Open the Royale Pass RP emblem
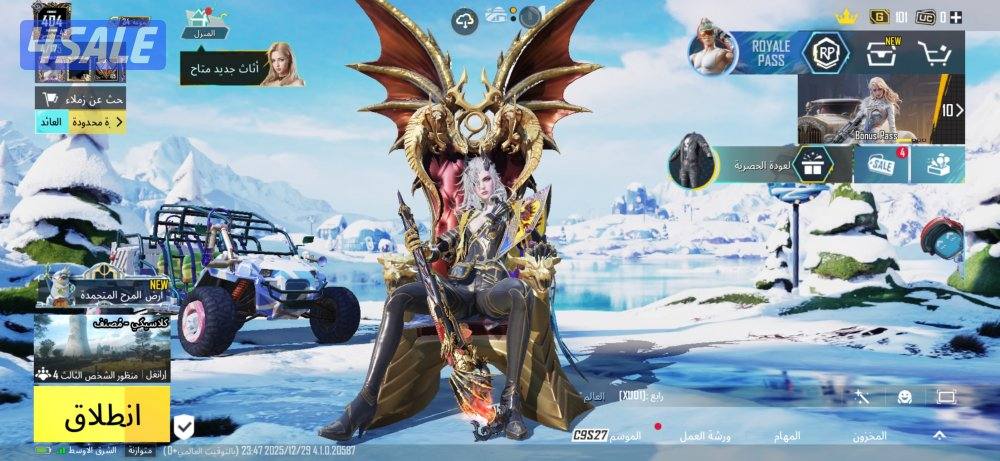Screen dimensions: 1000x461 coord(826,53)
